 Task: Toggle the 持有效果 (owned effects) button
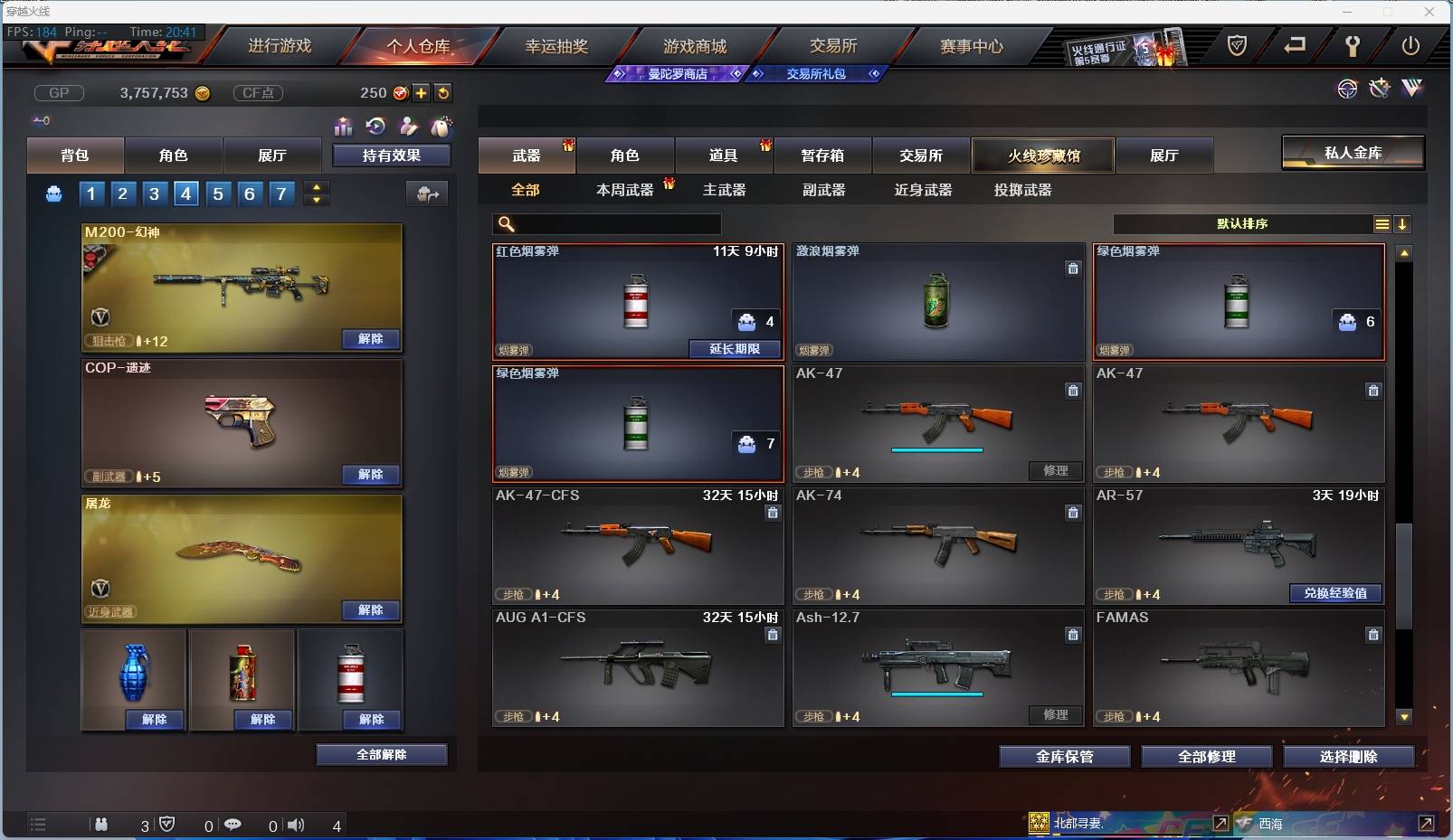[x=393, y=155]
